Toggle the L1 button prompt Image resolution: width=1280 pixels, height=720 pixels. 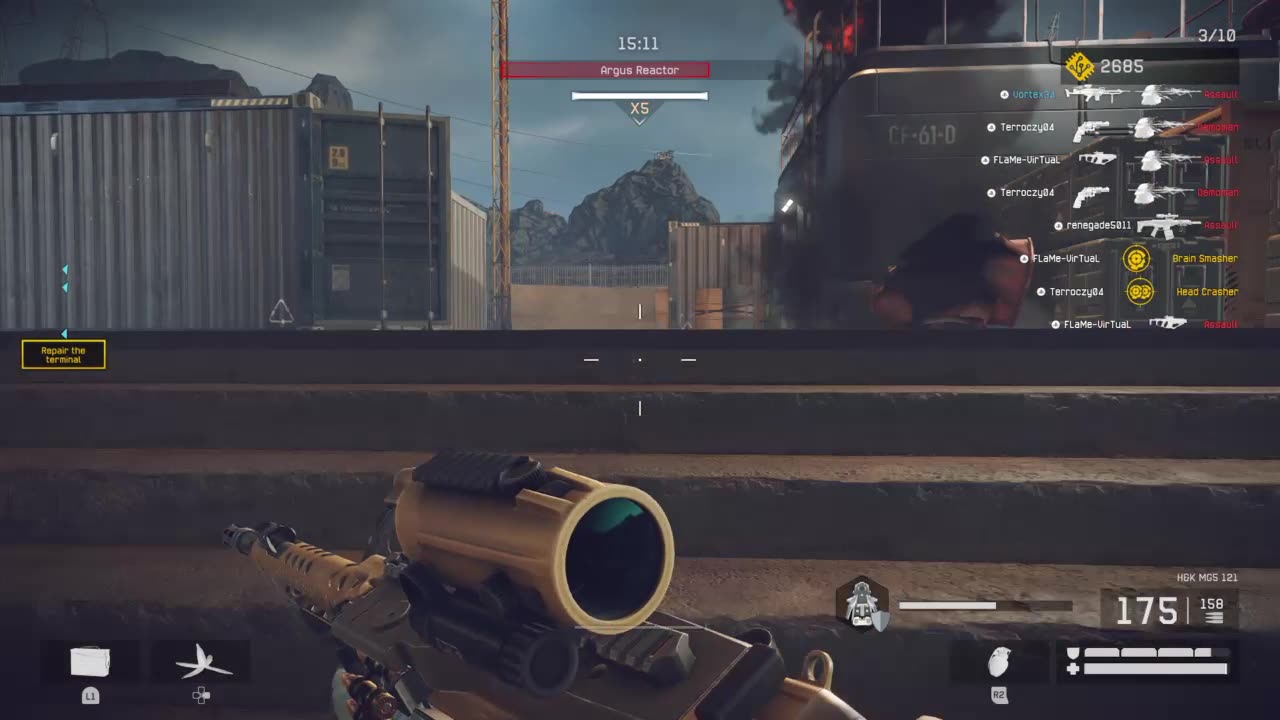[x=90, y=695]
